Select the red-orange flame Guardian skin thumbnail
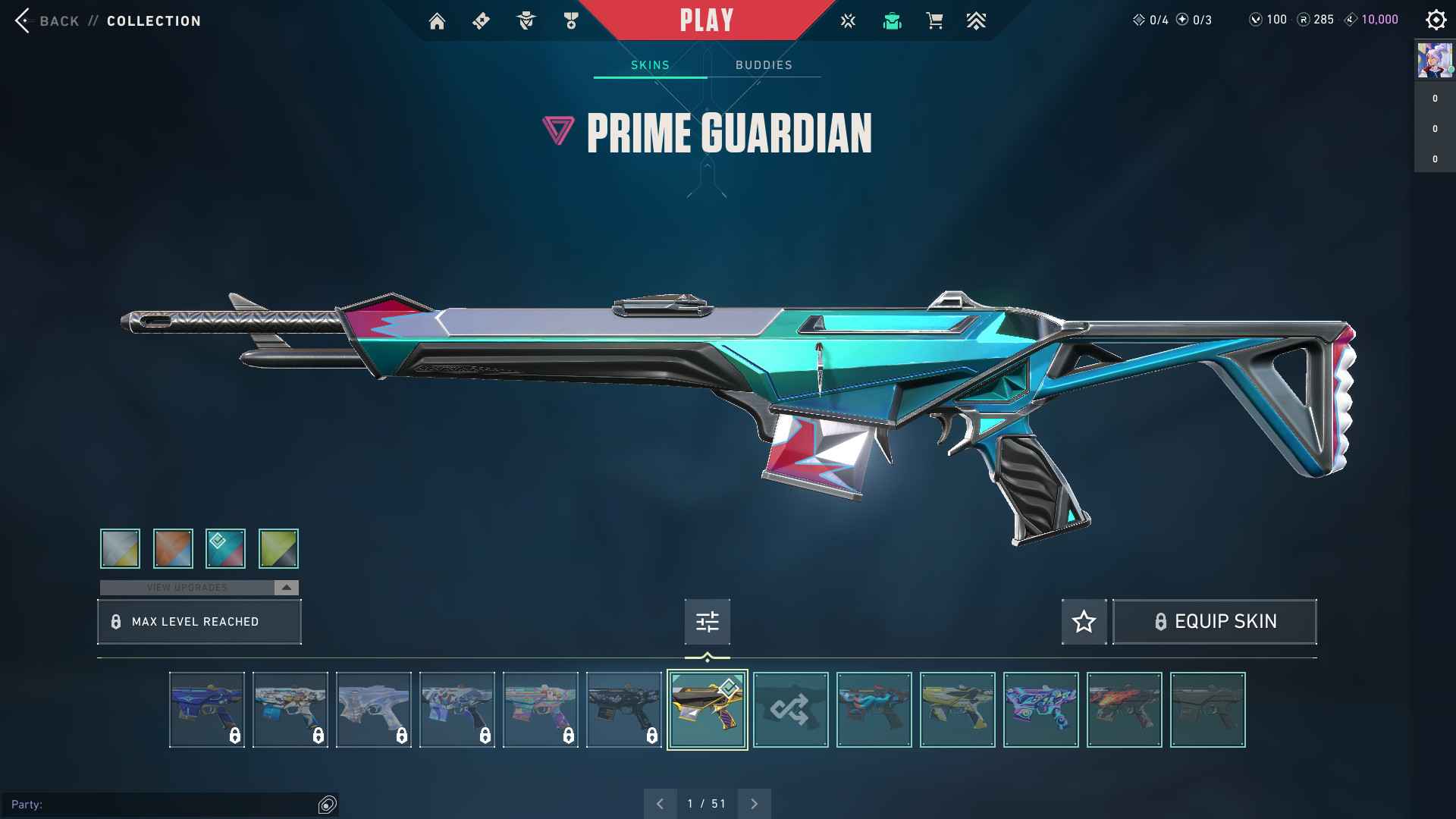 pyautogui.click(x=1124, y=710)
